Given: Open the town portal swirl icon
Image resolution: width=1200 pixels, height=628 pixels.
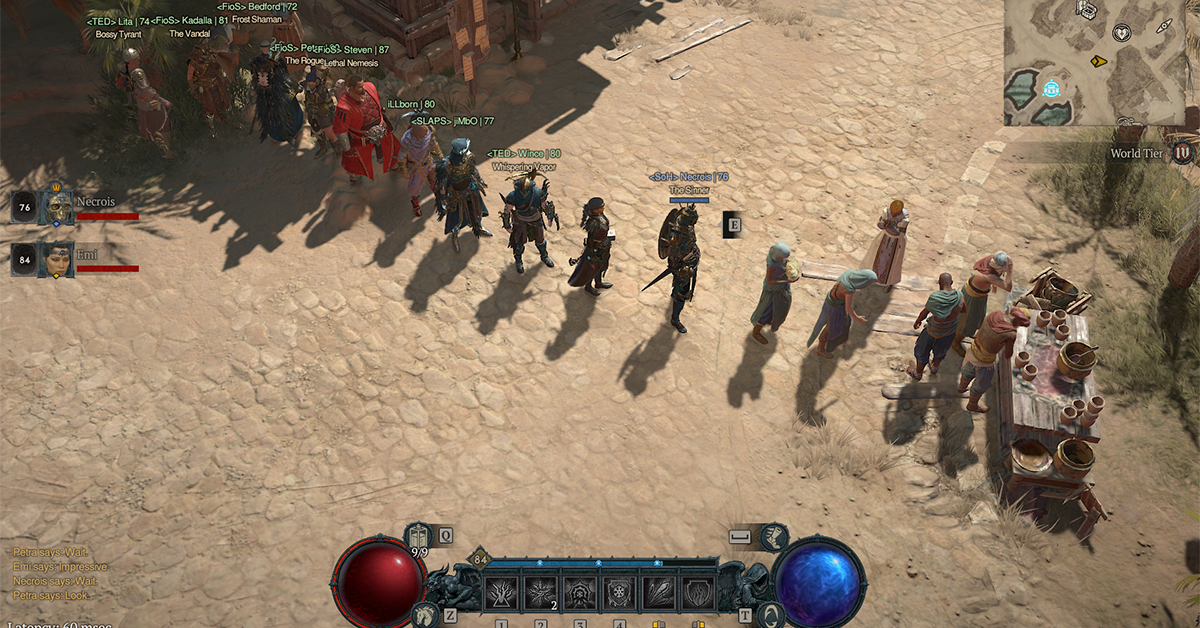Looking at the screenshot, I should tap(768, 615).
